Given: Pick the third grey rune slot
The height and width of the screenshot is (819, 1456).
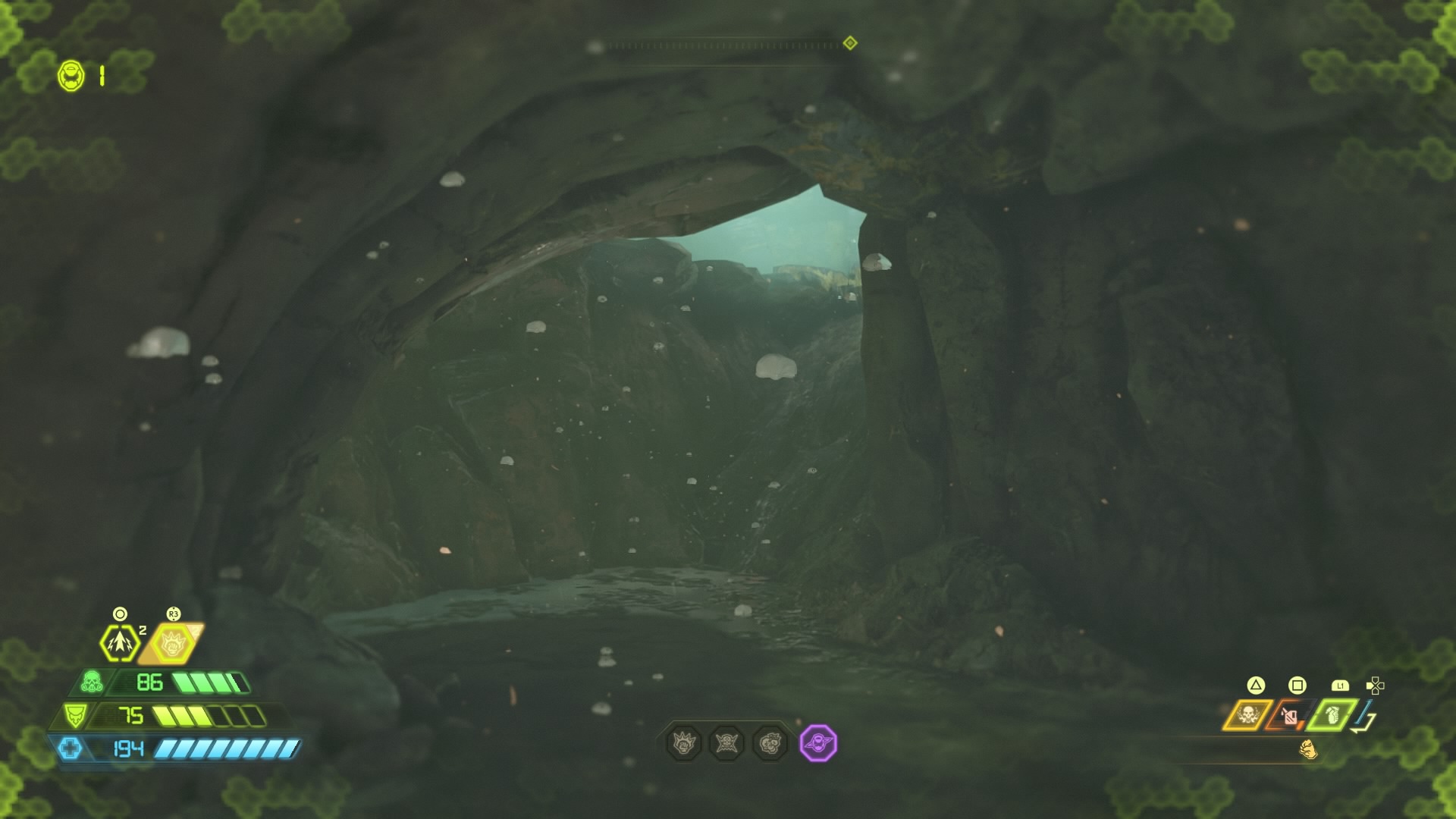Looking at the screenshot, I should 770,743.
